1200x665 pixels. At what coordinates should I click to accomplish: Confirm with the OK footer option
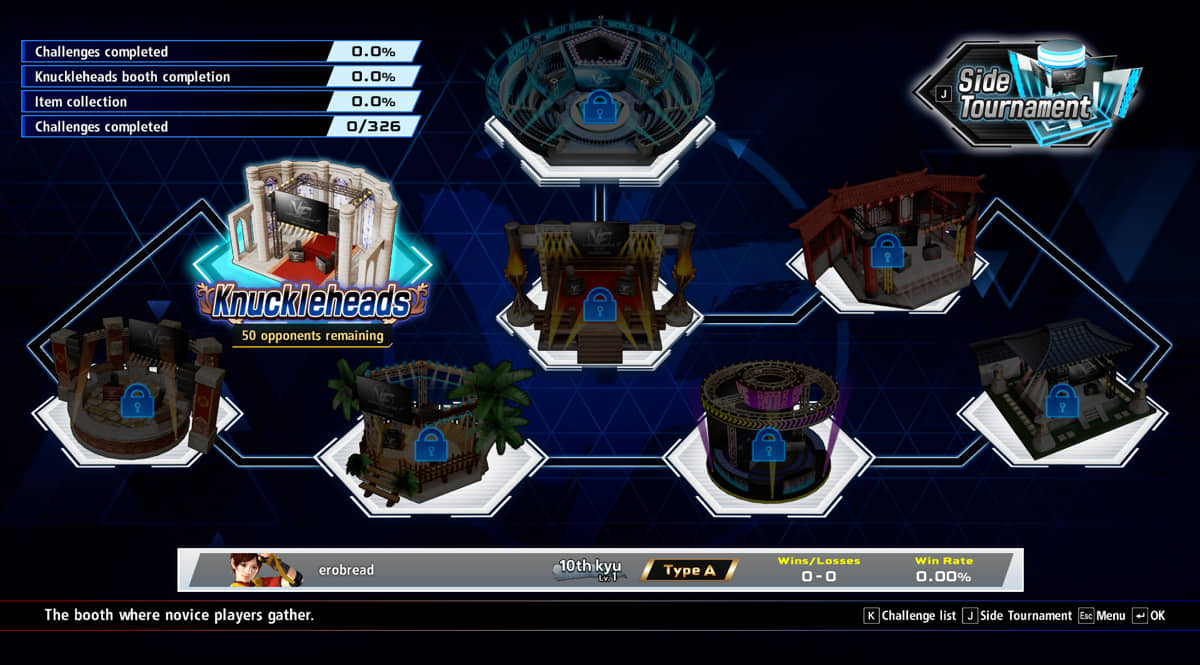tap(1148, 616)
